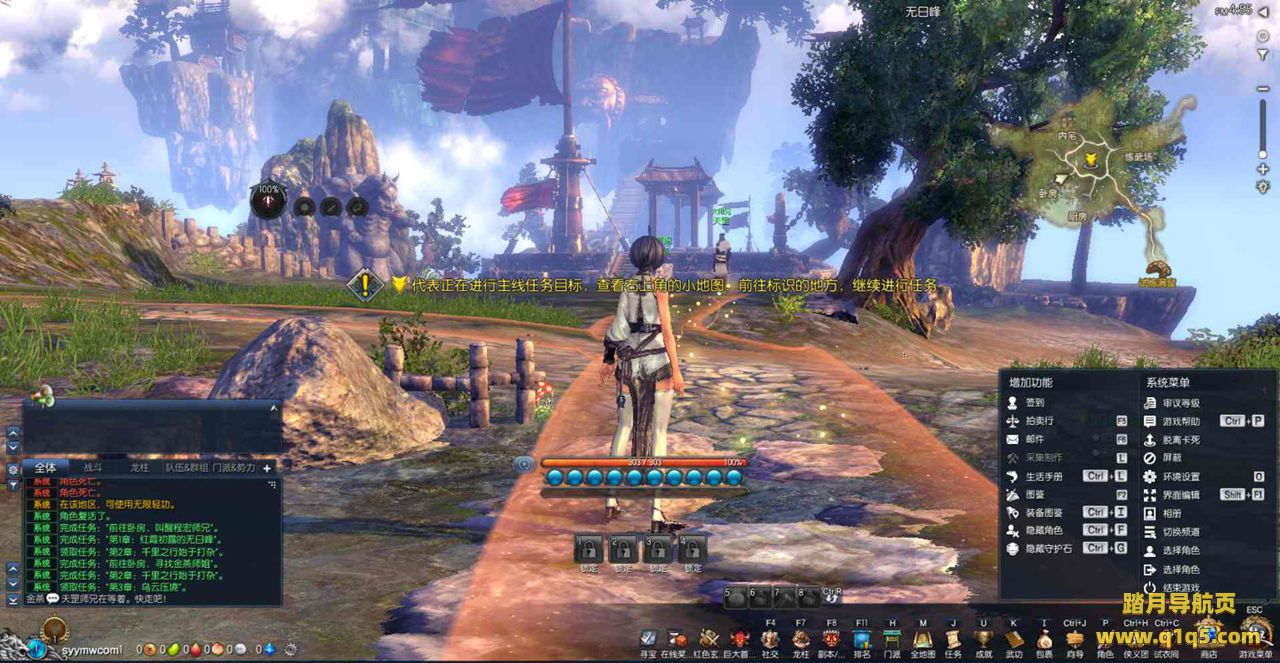Open 环境设置 settings with gear icon

click(x=1180, y=476)
